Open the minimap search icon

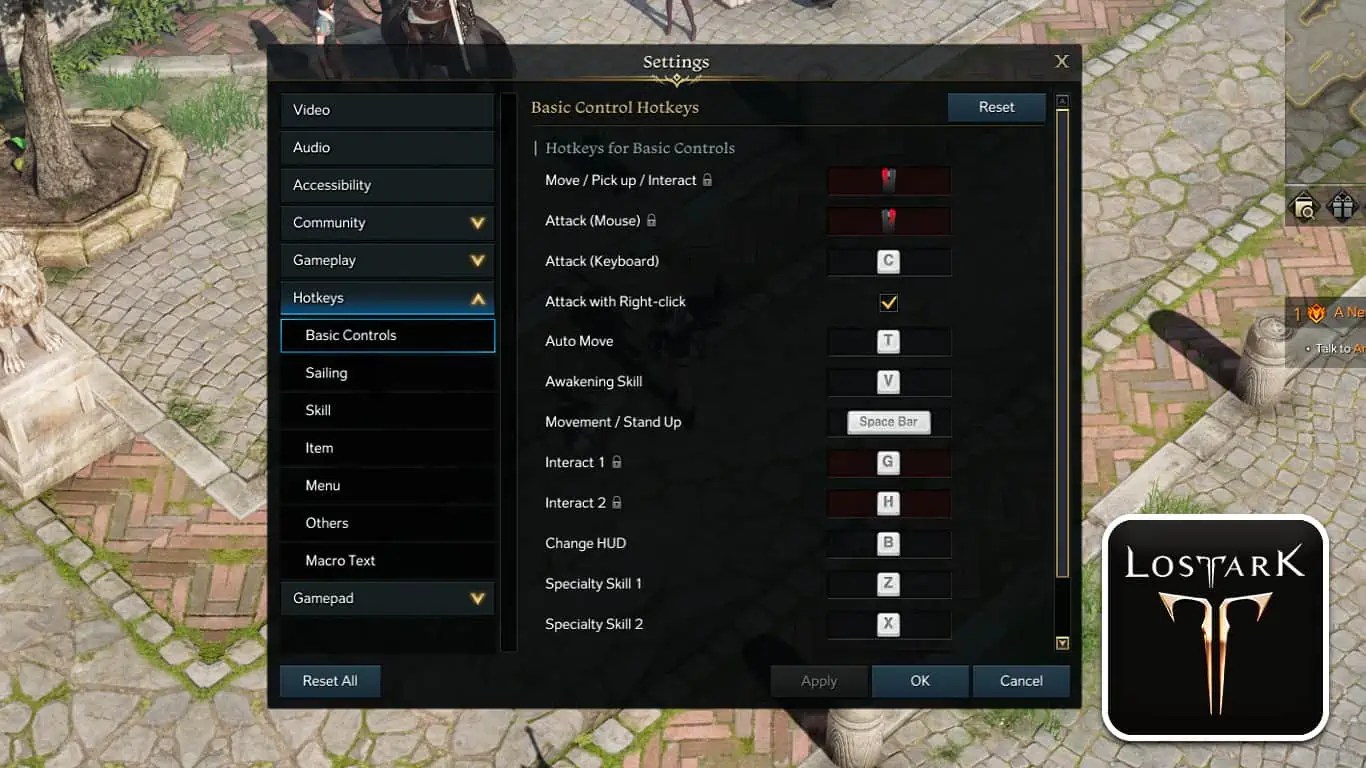coord(1306,205)
